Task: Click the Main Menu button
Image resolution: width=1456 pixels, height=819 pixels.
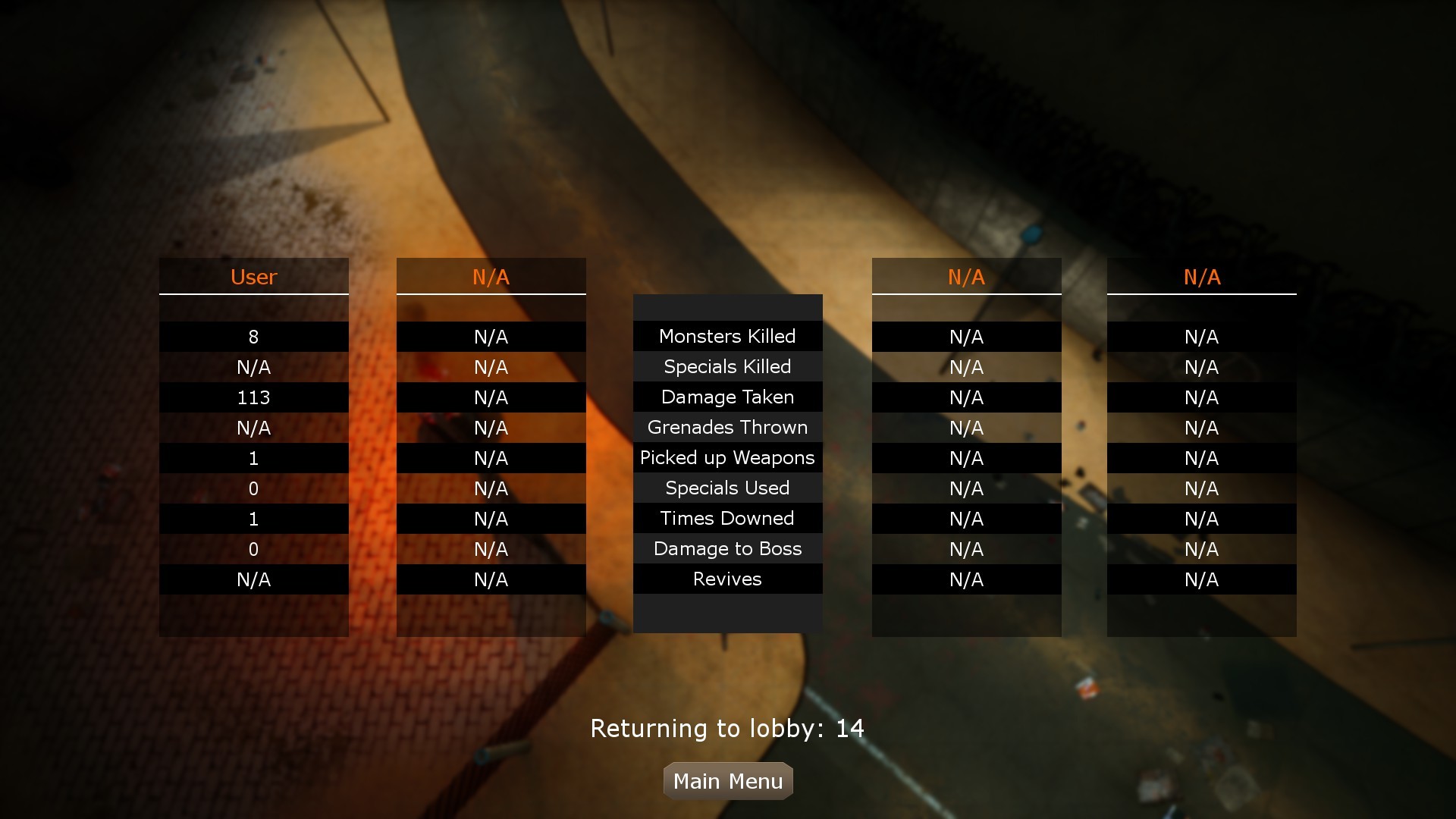Action: point(727,780)
